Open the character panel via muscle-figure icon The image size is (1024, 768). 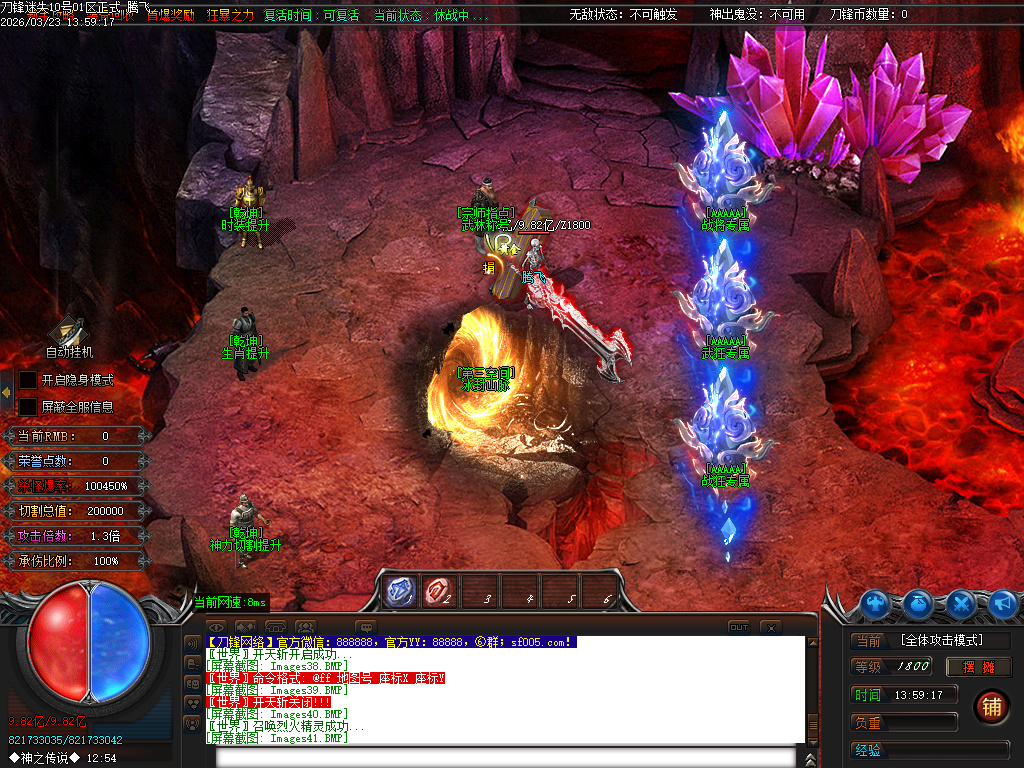click(x=875, y=604)
